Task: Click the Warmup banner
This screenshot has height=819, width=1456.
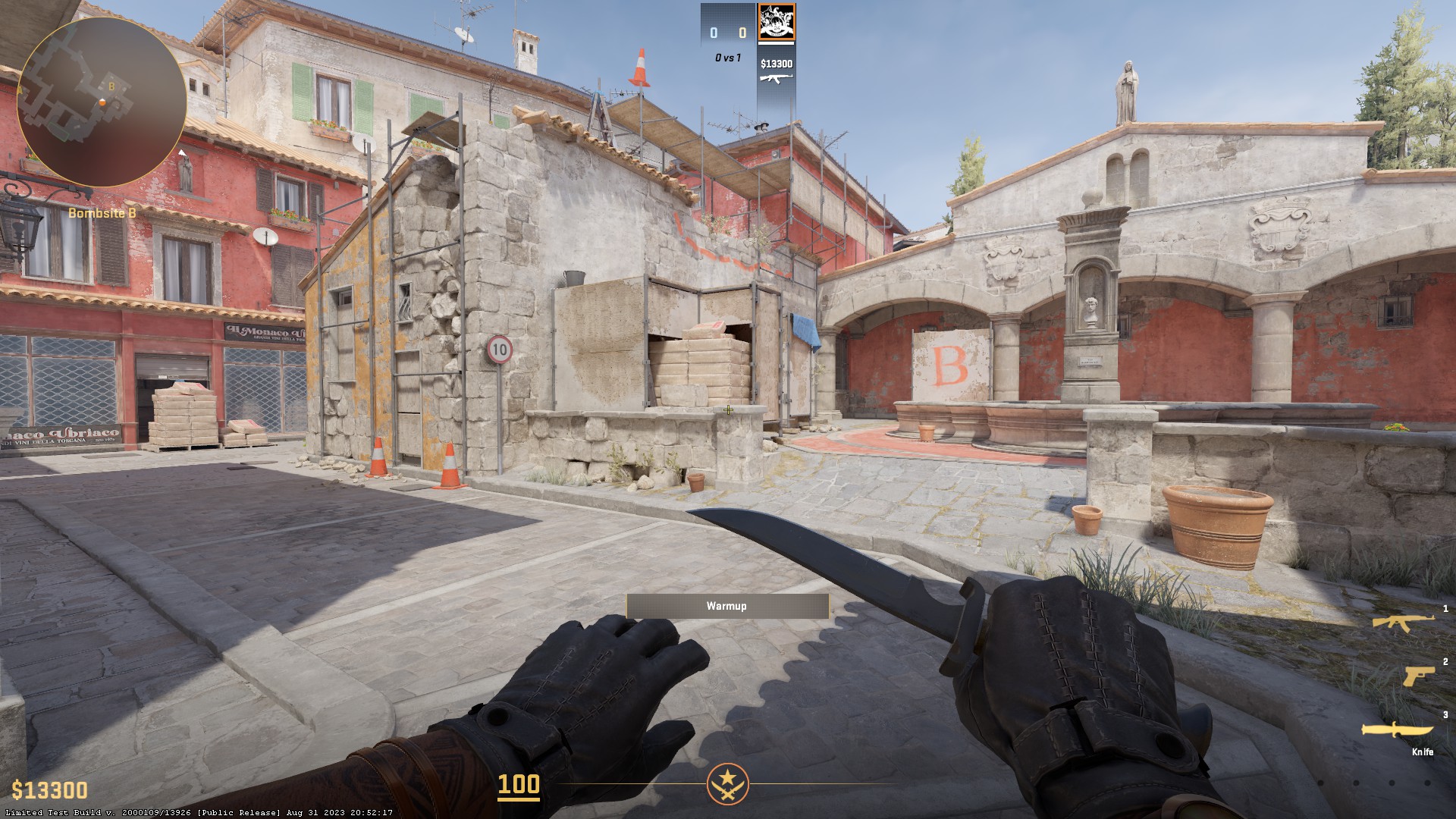Action: [727, 606]
